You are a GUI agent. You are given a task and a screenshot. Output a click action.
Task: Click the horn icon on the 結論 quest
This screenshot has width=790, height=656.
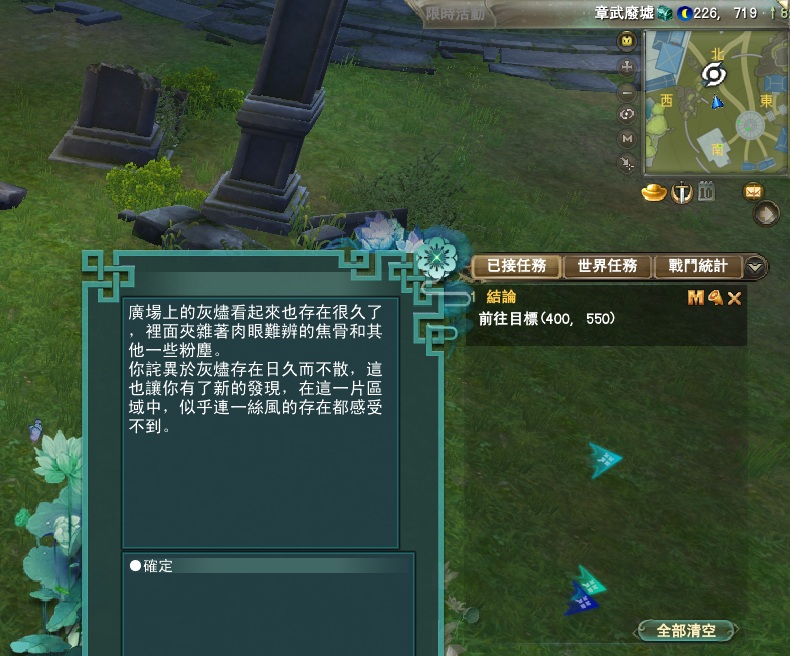(x=715, y=298)
